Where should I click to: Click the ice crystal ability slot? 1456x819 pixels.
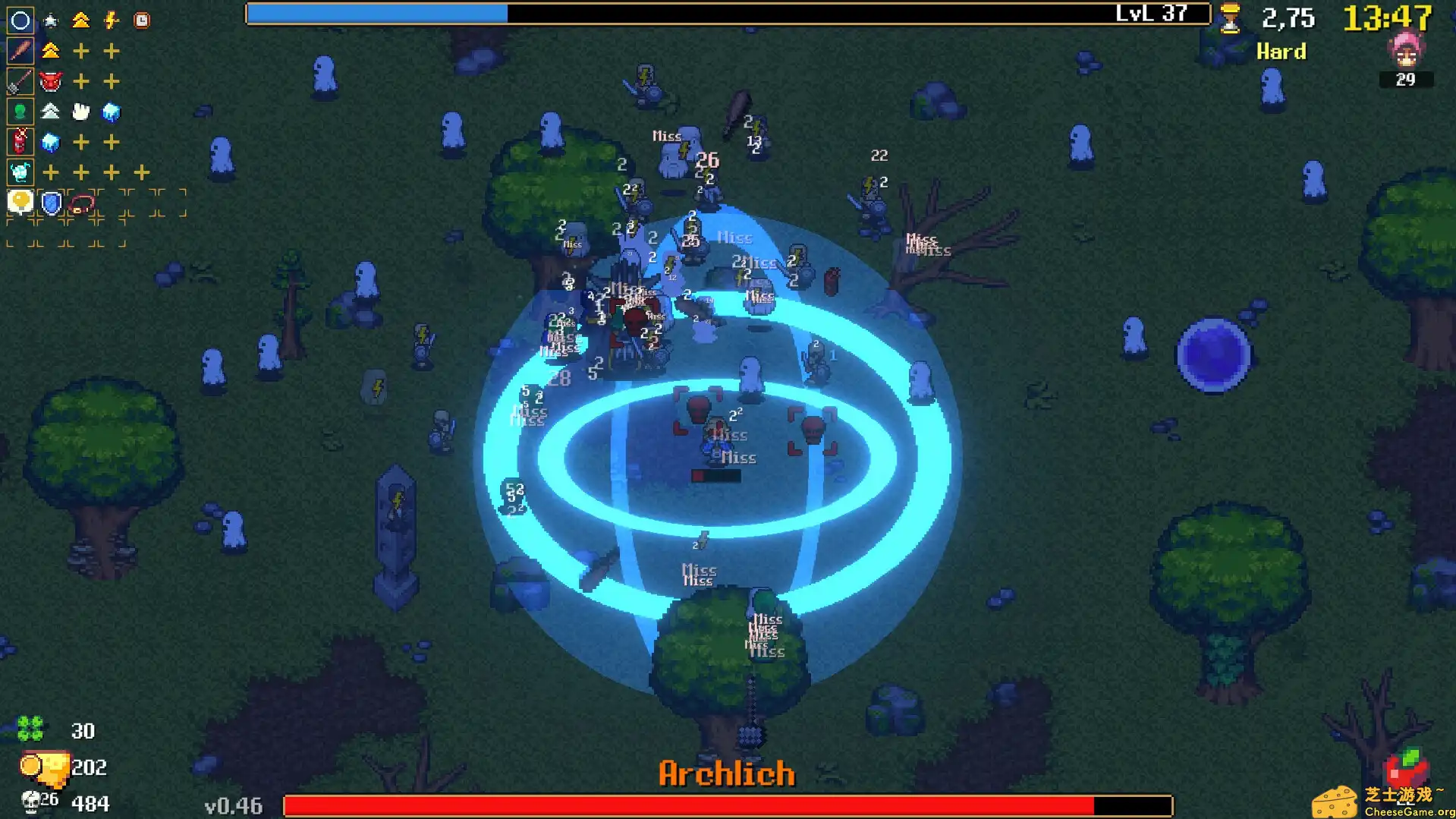(20, 172)
